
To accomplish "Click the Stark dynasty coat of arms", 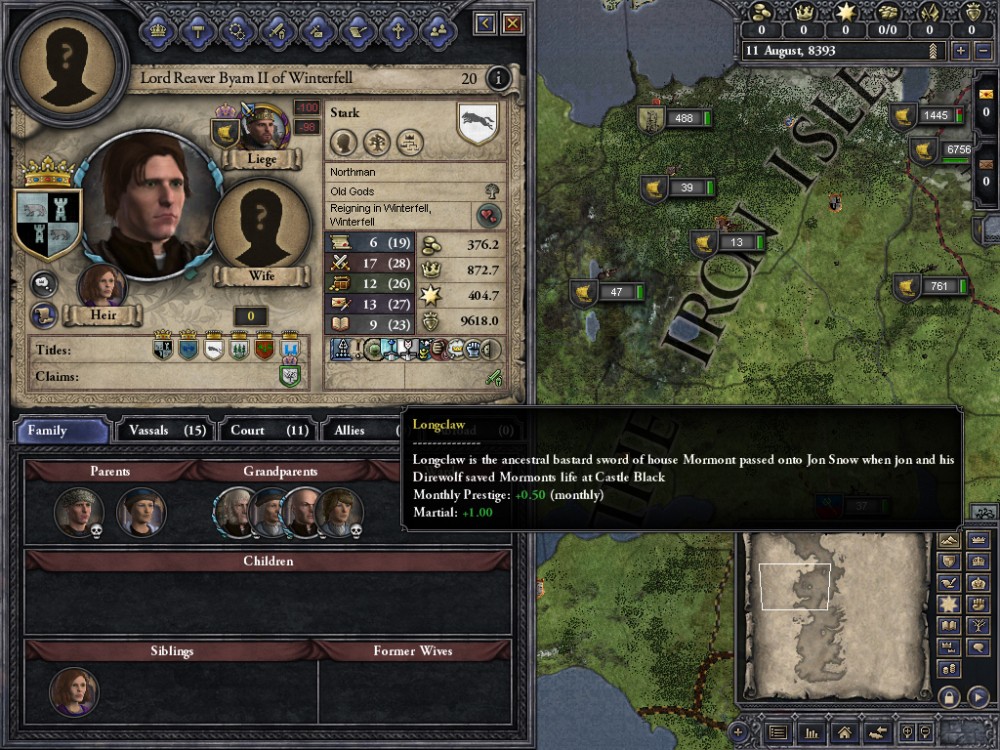I will [477, 124].
